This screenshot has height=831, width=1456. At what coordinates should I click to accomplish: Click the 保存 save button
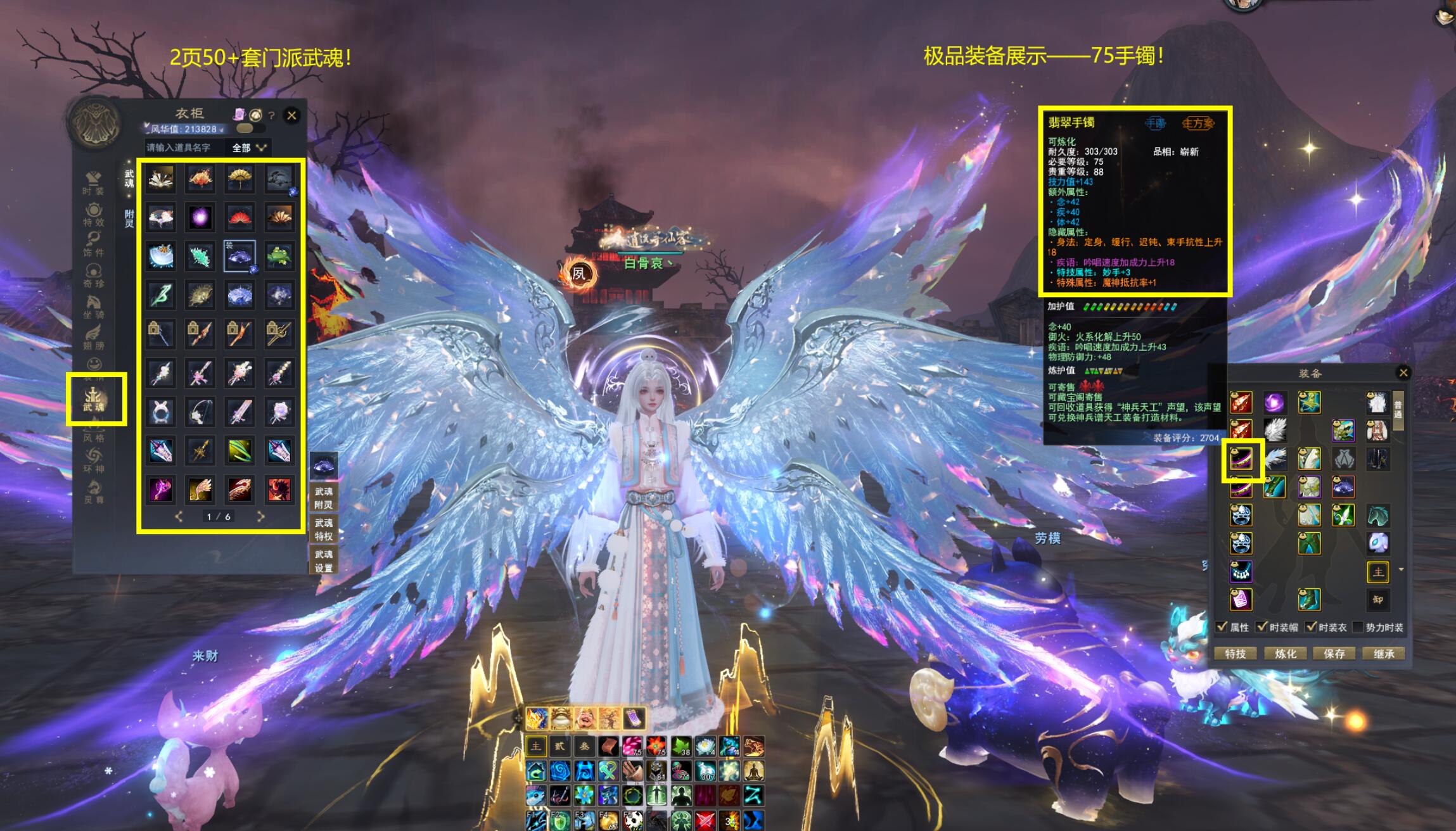(x=1334, y=654)
